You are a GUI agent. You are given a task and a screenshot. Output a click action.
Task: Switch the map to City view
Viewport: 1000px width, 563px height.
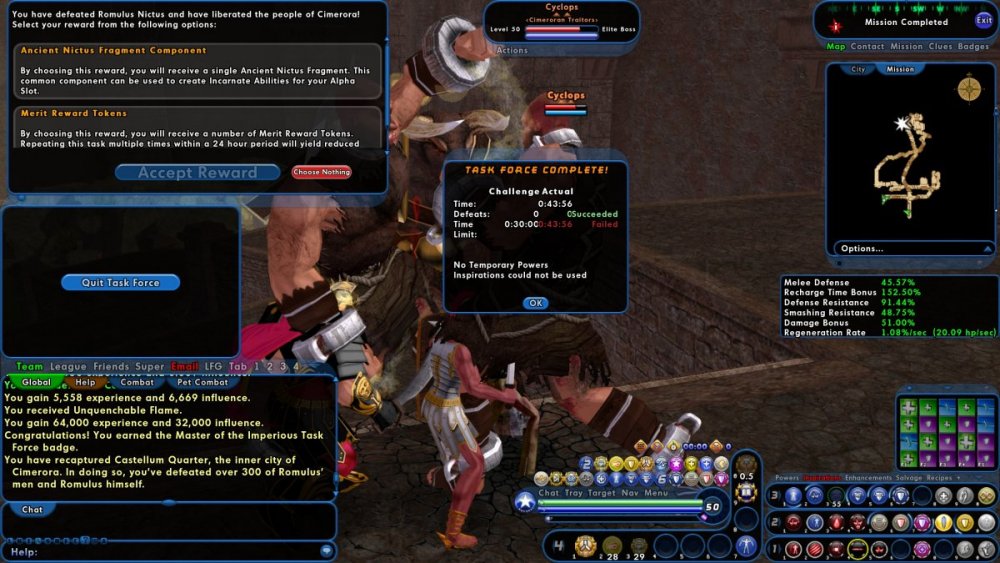click(858, 69)
